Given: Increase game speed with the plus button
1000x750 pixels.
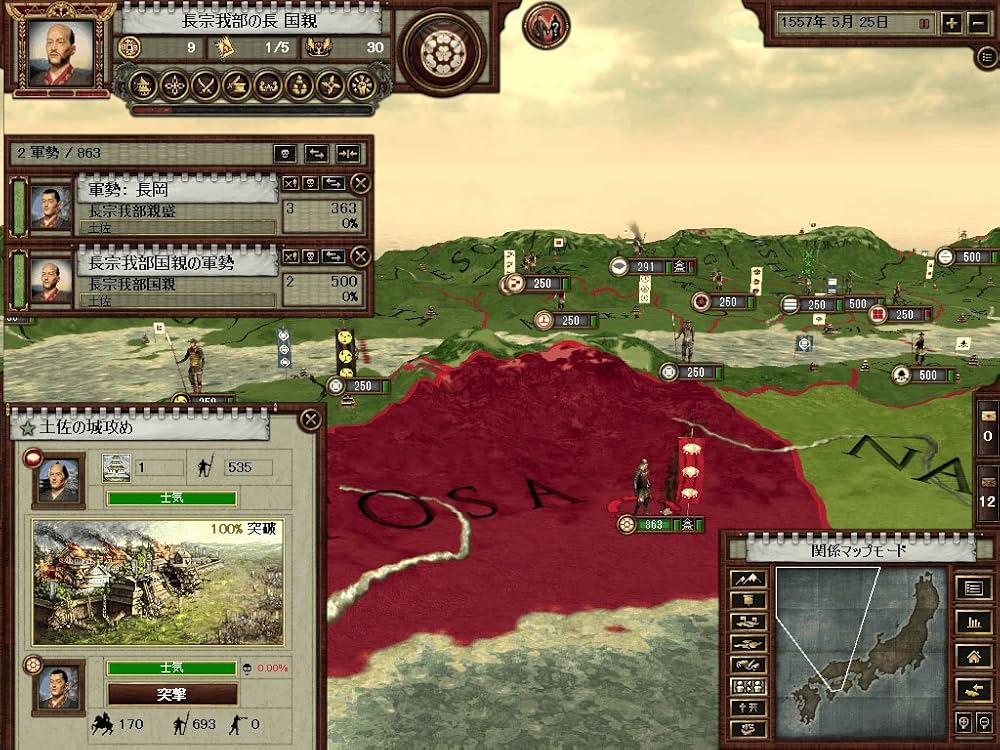Looking at the screenshot, I should pyautogui.click(x=951, y=24).
